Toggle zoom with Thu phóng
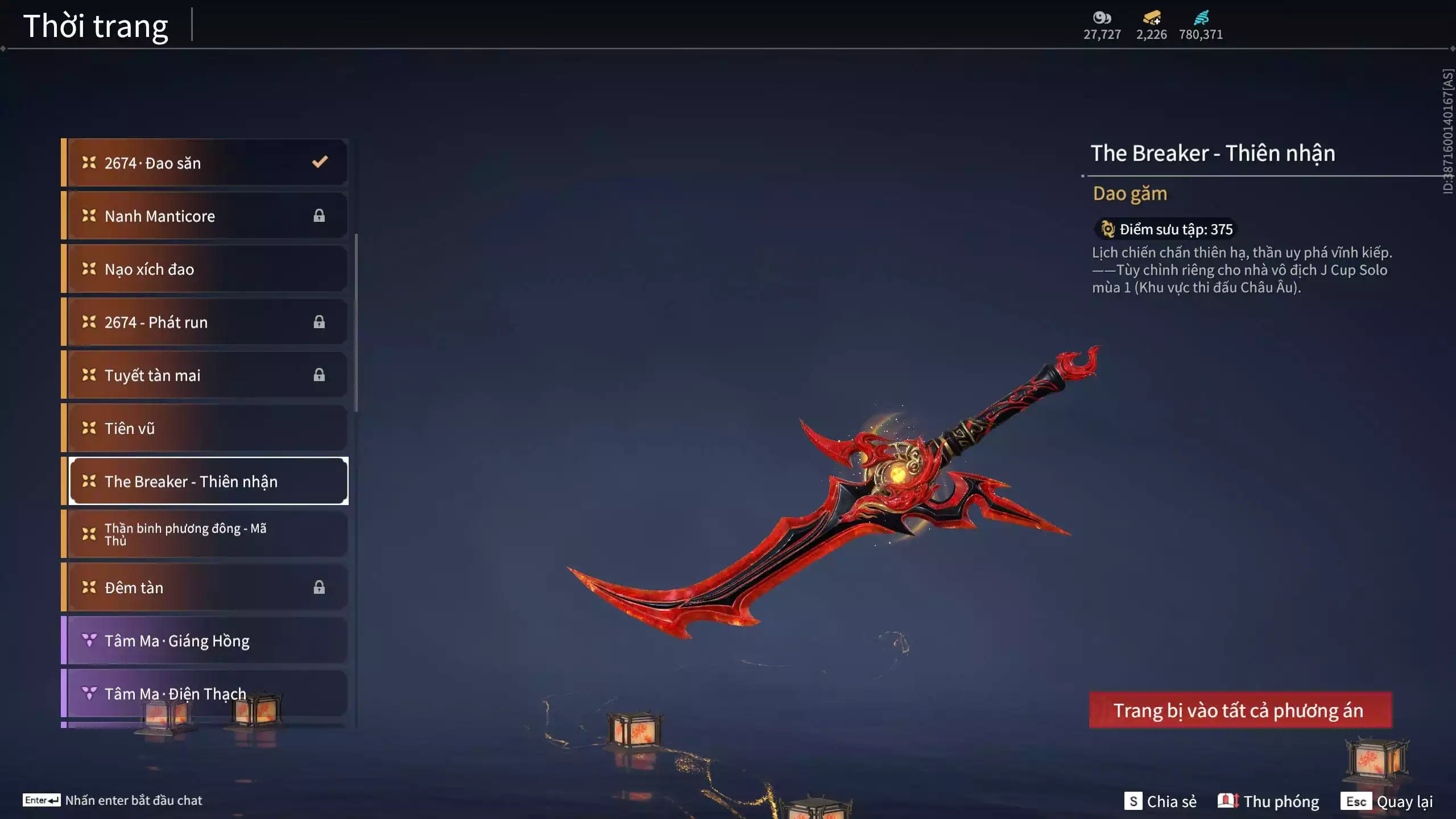This screenshot has height=819, width=1456. pos(1268,801)
